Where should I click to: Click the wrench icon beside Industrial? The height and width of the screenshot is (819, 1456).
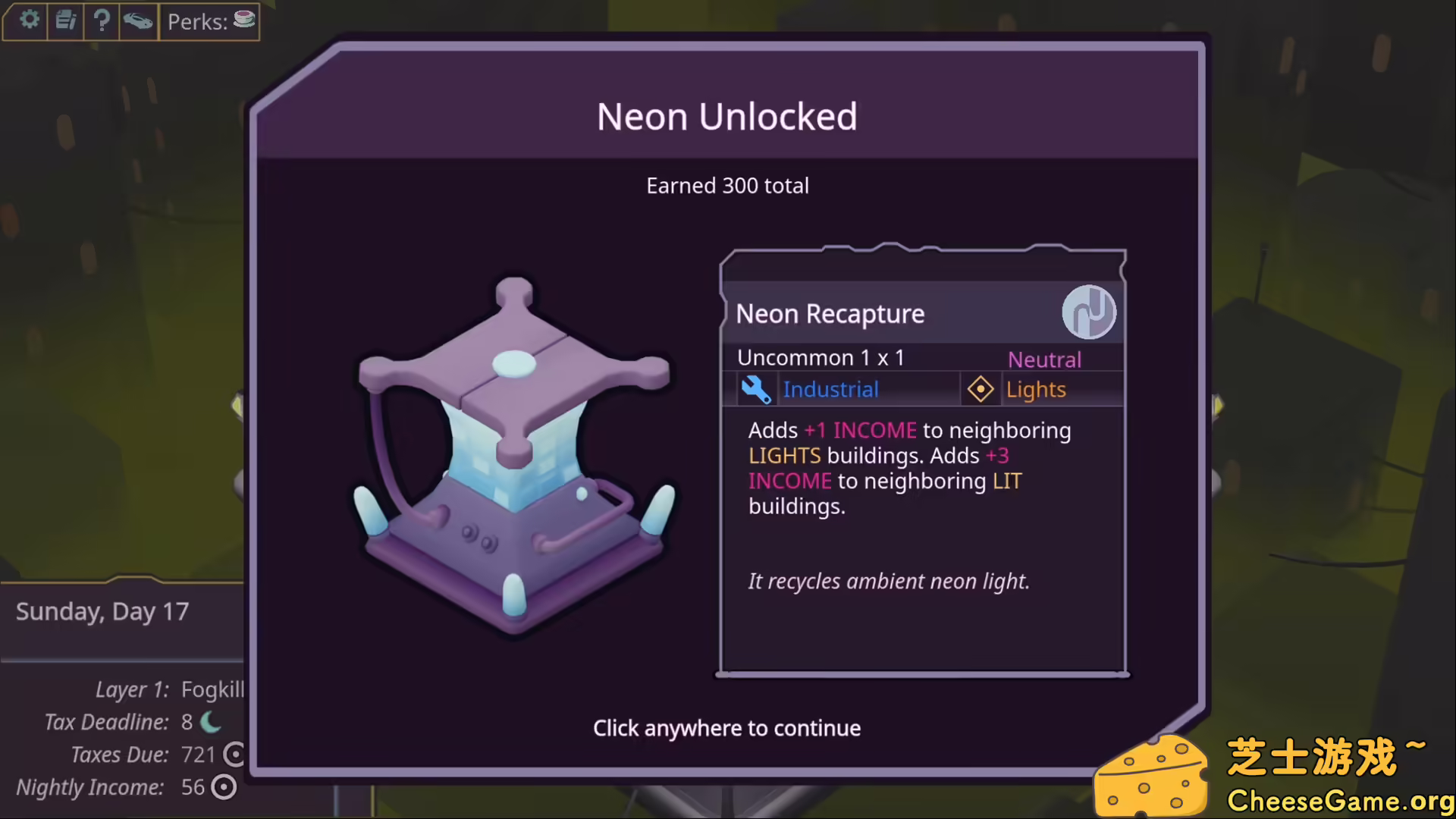(757, 389)
